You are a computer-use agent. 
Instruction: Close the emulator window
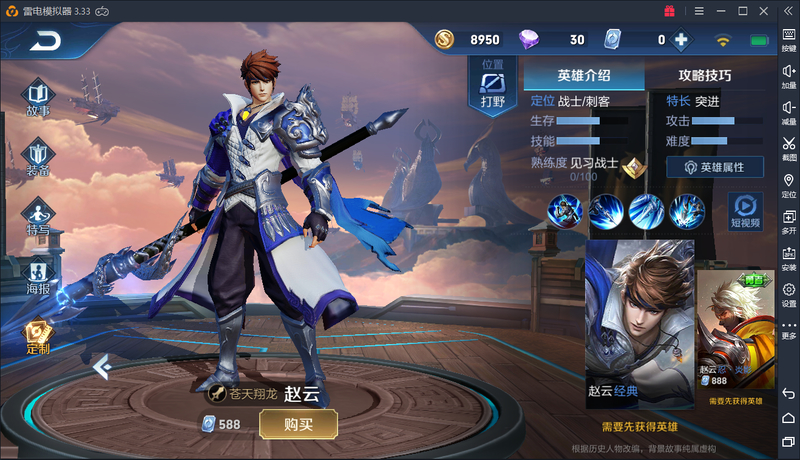coord(767,10)
